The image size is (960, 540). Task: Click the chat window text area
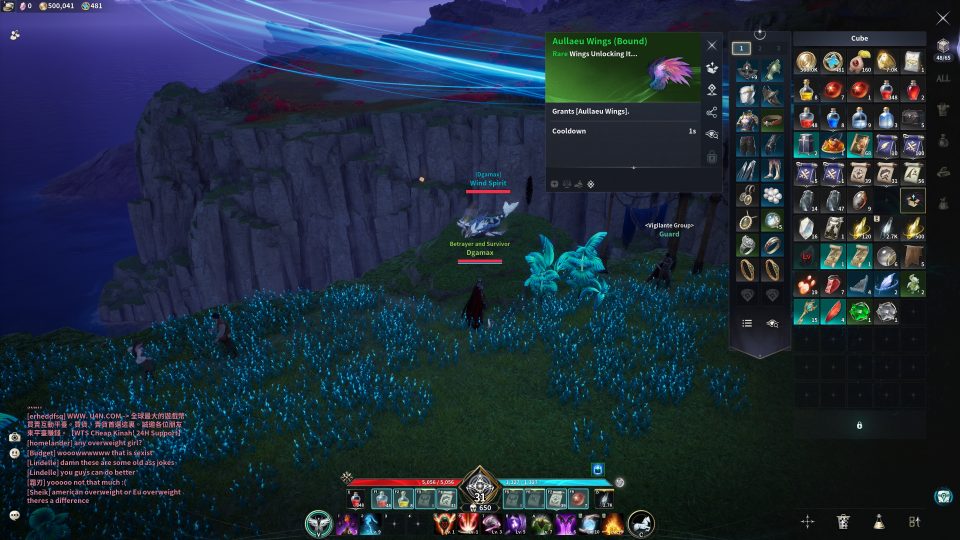[x=100, y=460]
